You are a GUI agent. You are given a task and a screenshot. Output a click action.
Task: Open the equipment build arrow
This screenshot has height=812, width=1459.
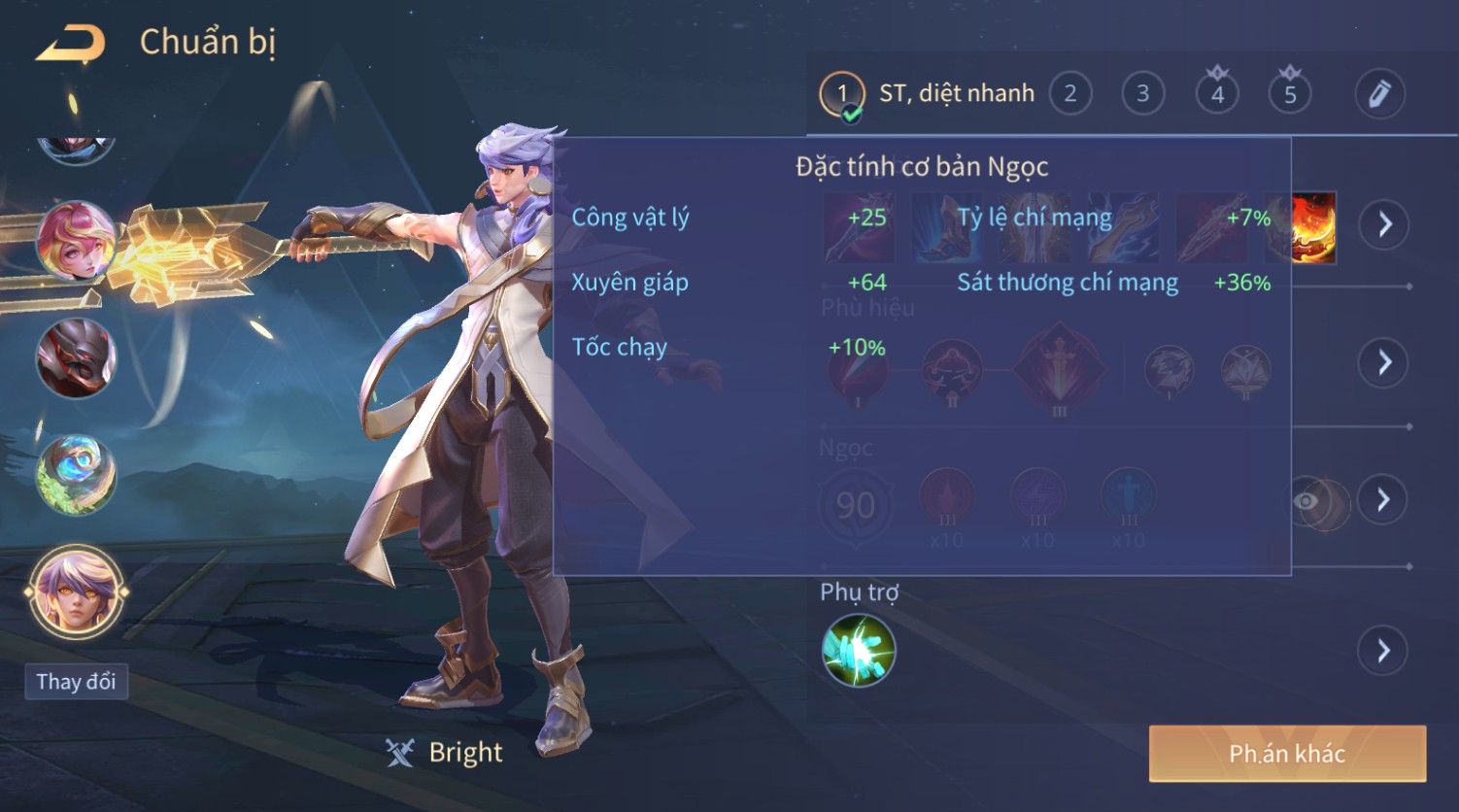pyautogui.click(x=1384, y=224)
